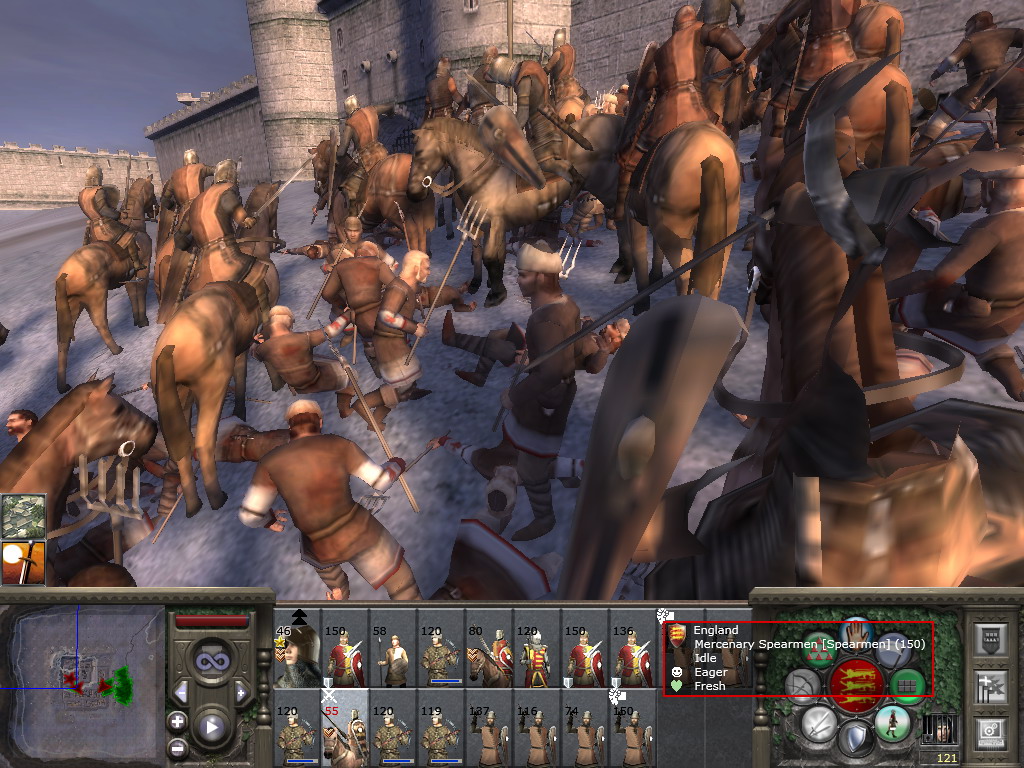Screen dimensions: 1024x768
Task: Select the unit card showing 137 men
Action: click(489, 730)
